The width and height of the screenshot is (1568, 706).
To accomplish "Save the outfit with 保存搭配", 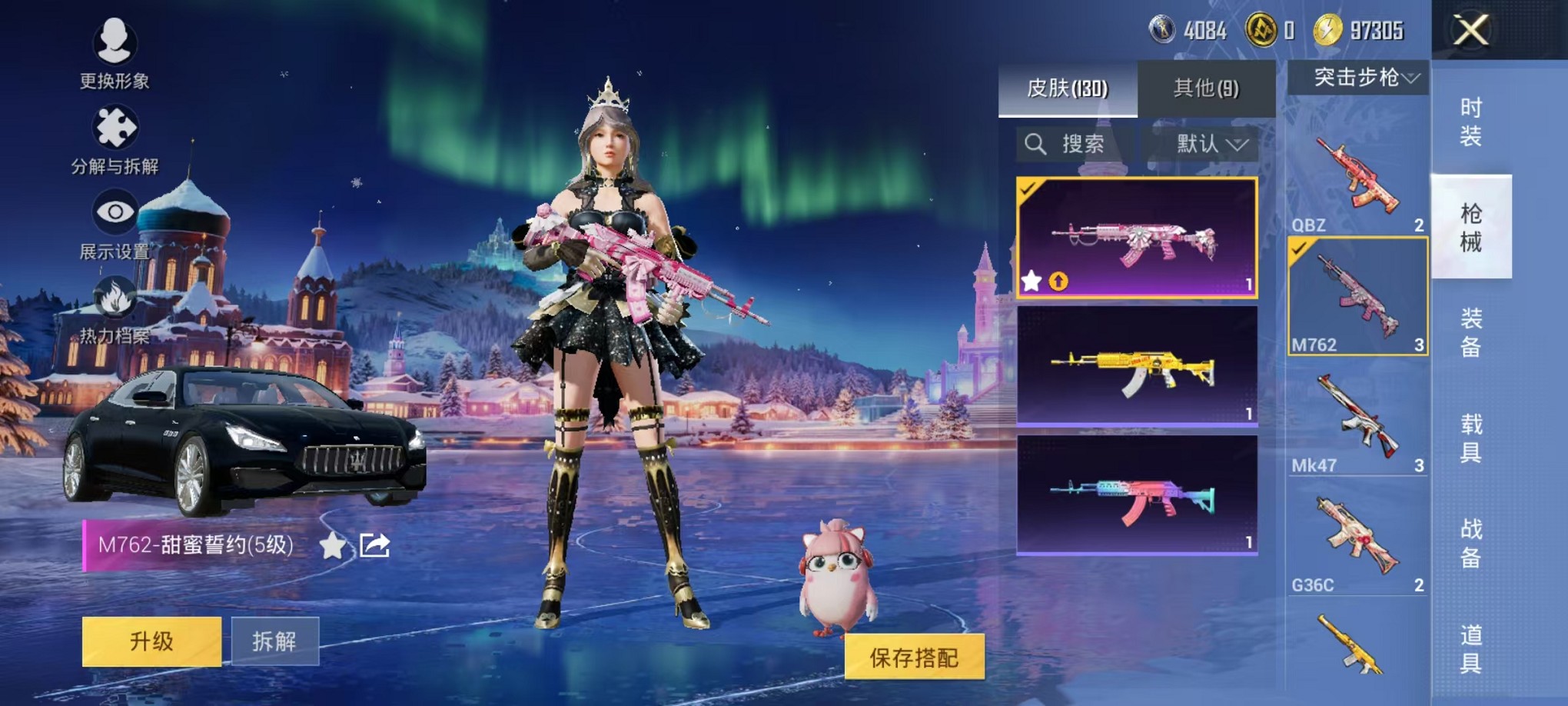I will click(914, 658).
